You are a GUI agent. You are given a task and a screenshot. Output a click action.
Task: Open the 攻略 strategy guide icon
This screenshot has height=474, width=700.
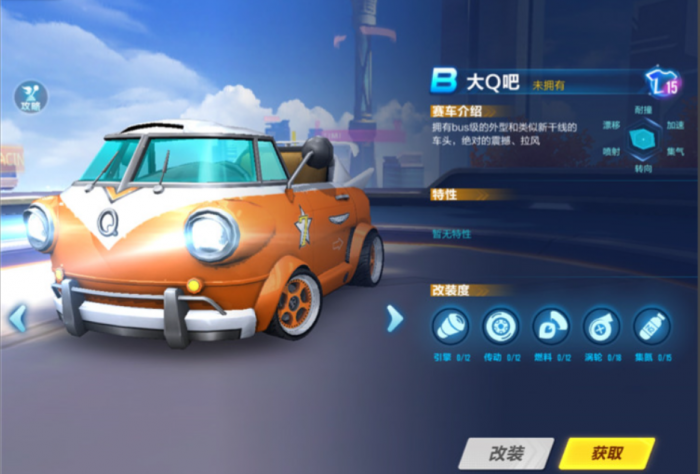pyautogui.click(x=30, y=97)
